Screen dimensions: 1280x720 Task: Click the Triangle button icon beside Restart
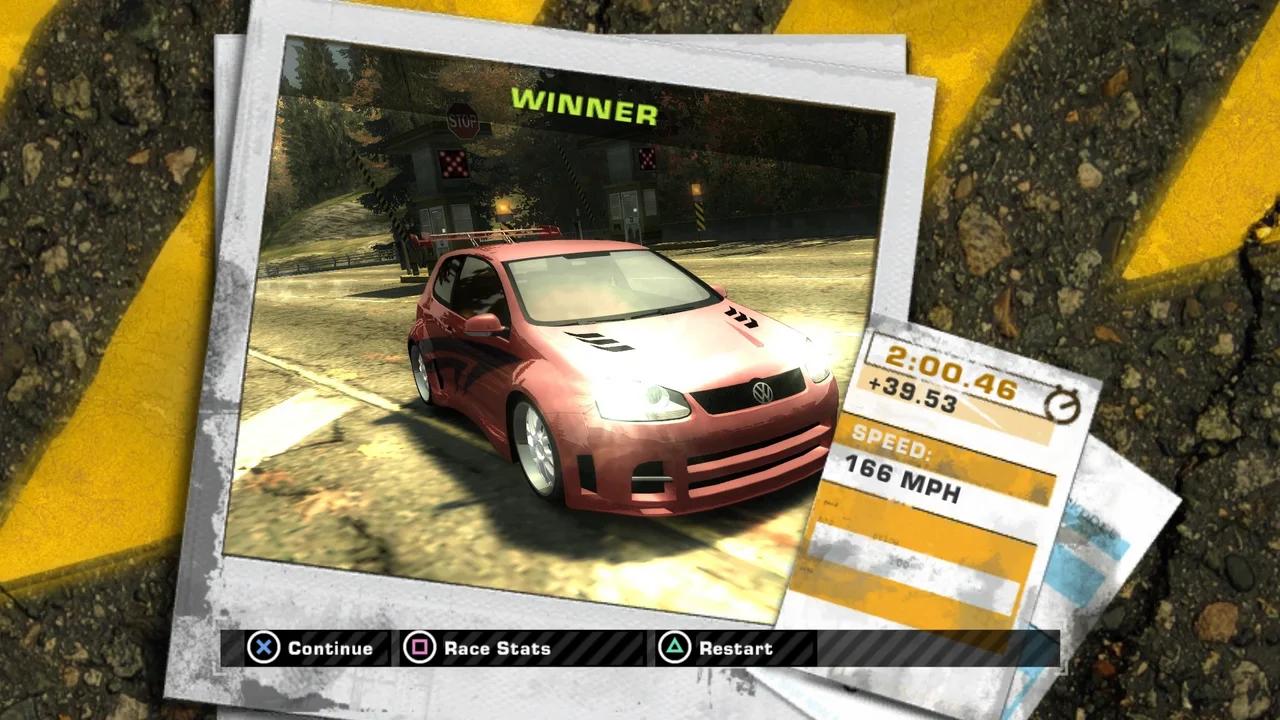point(676,649)
